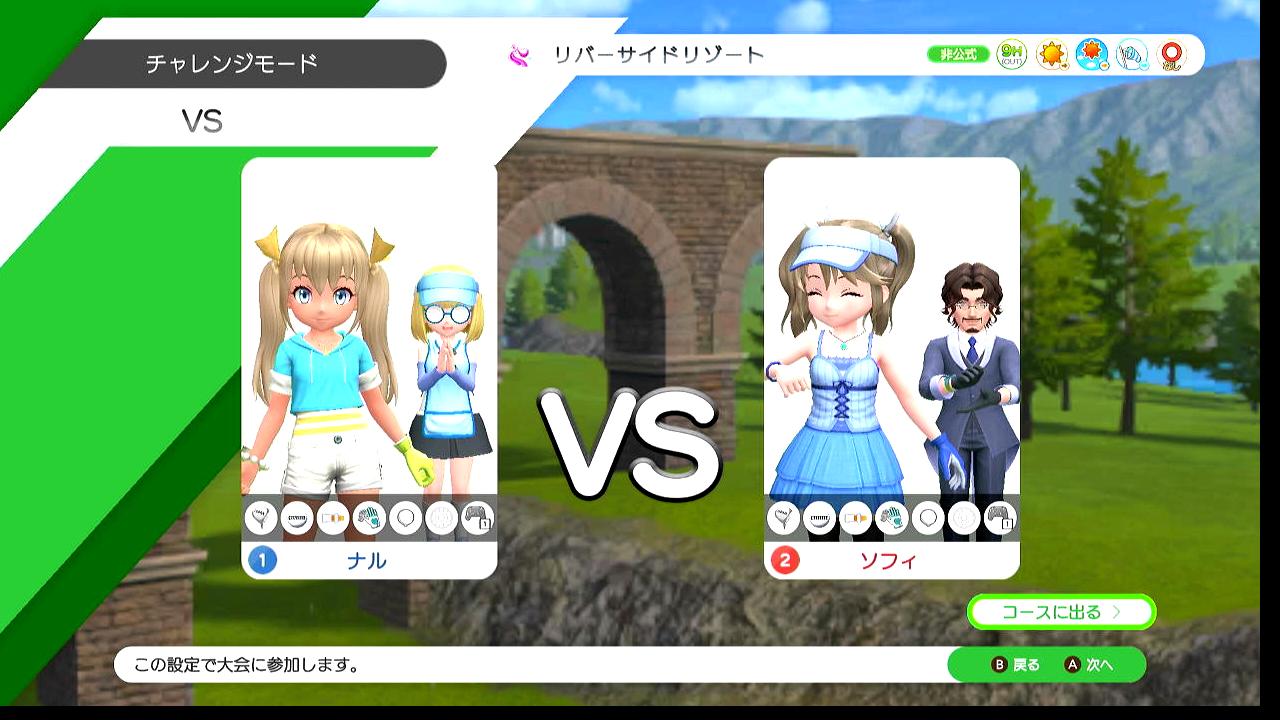The width and height of the screenshot is (1280, 720).
Task: Click the green 非公式 badge
Action: (x=957, y=55)
